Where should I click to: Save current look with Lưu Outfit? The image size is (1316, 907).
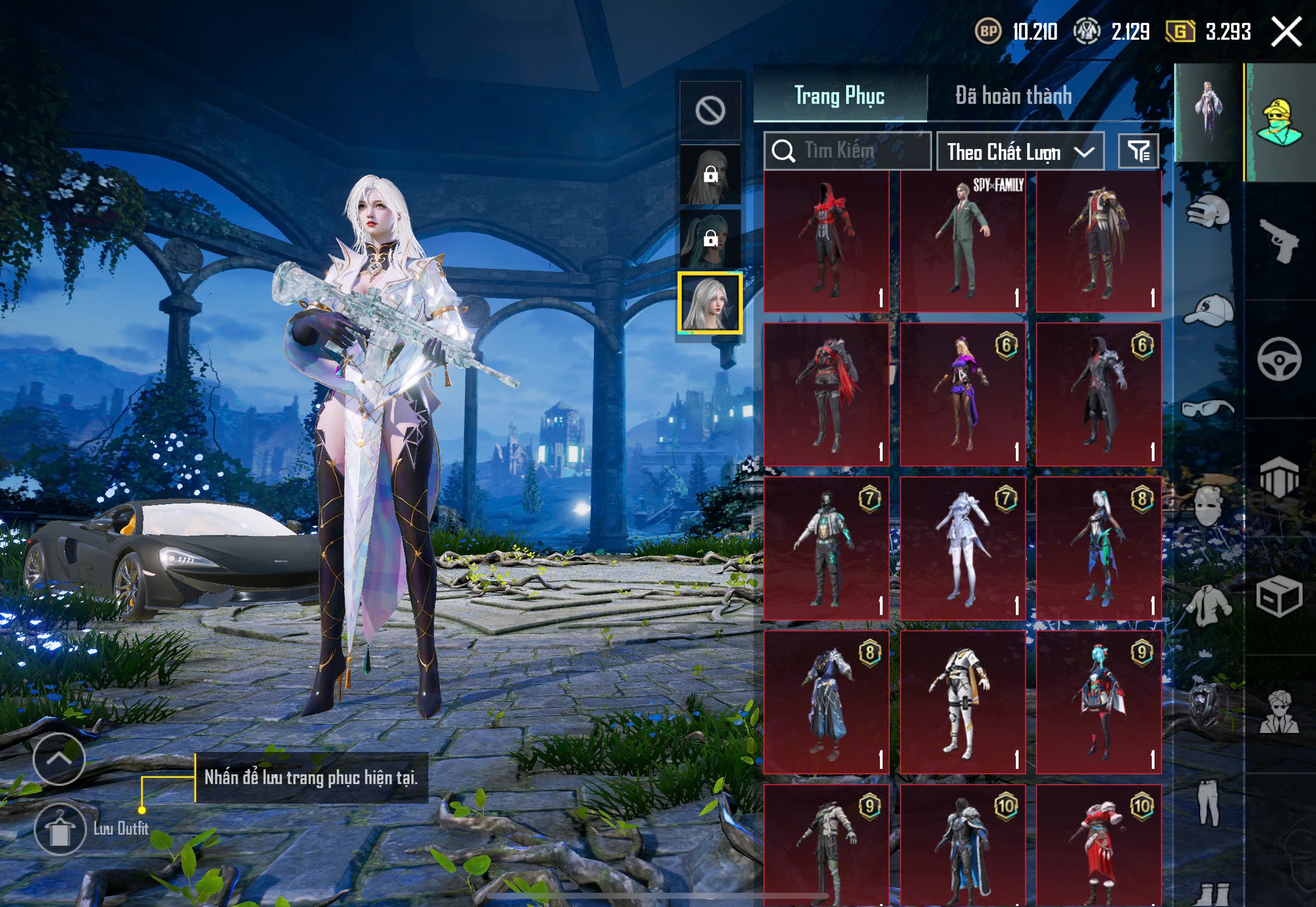pyautogui.click(x=60, y=829)
